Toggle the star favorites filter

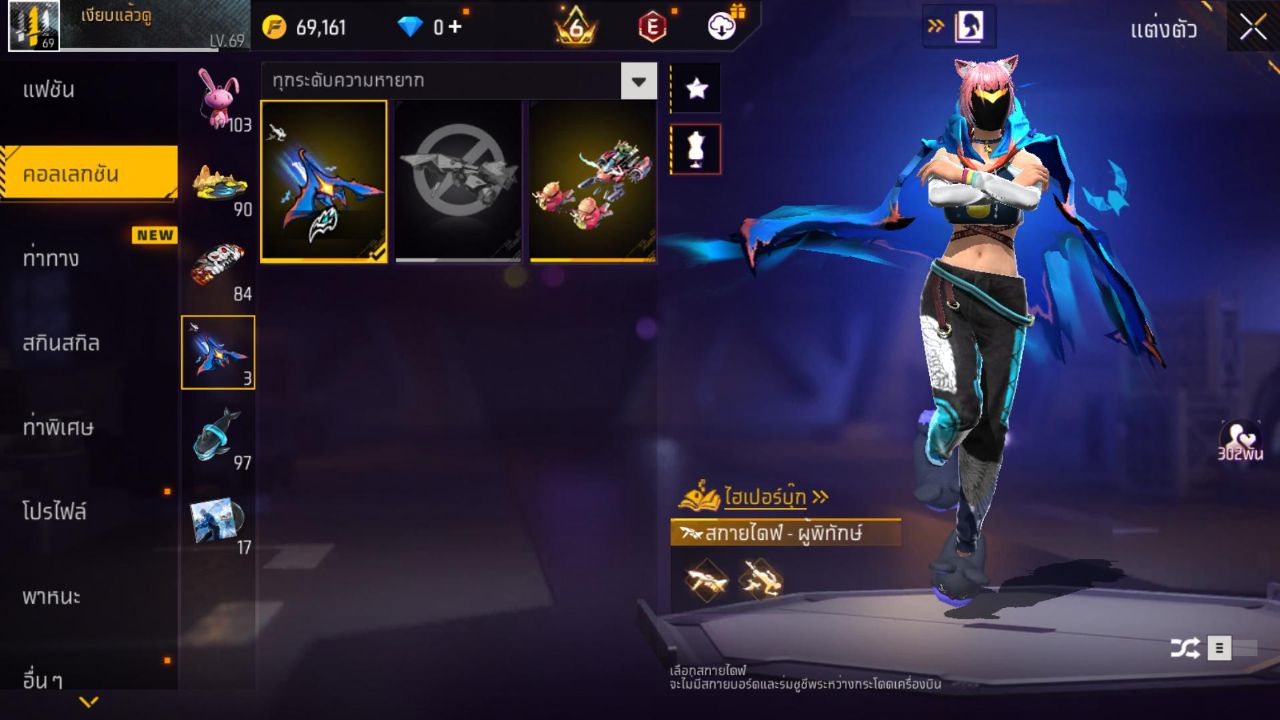click(695, 88)
